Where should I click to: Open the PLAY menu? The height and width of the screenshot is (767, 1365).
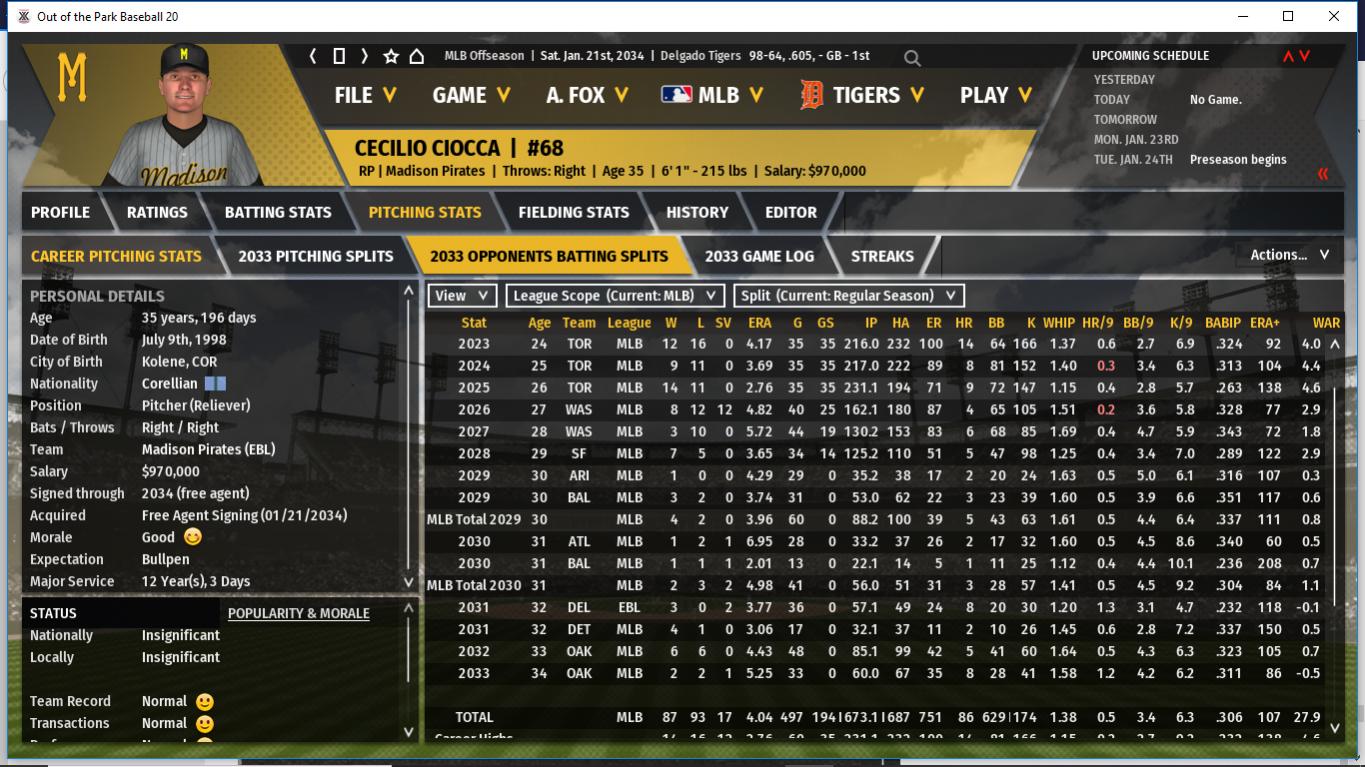click(996, 95)
